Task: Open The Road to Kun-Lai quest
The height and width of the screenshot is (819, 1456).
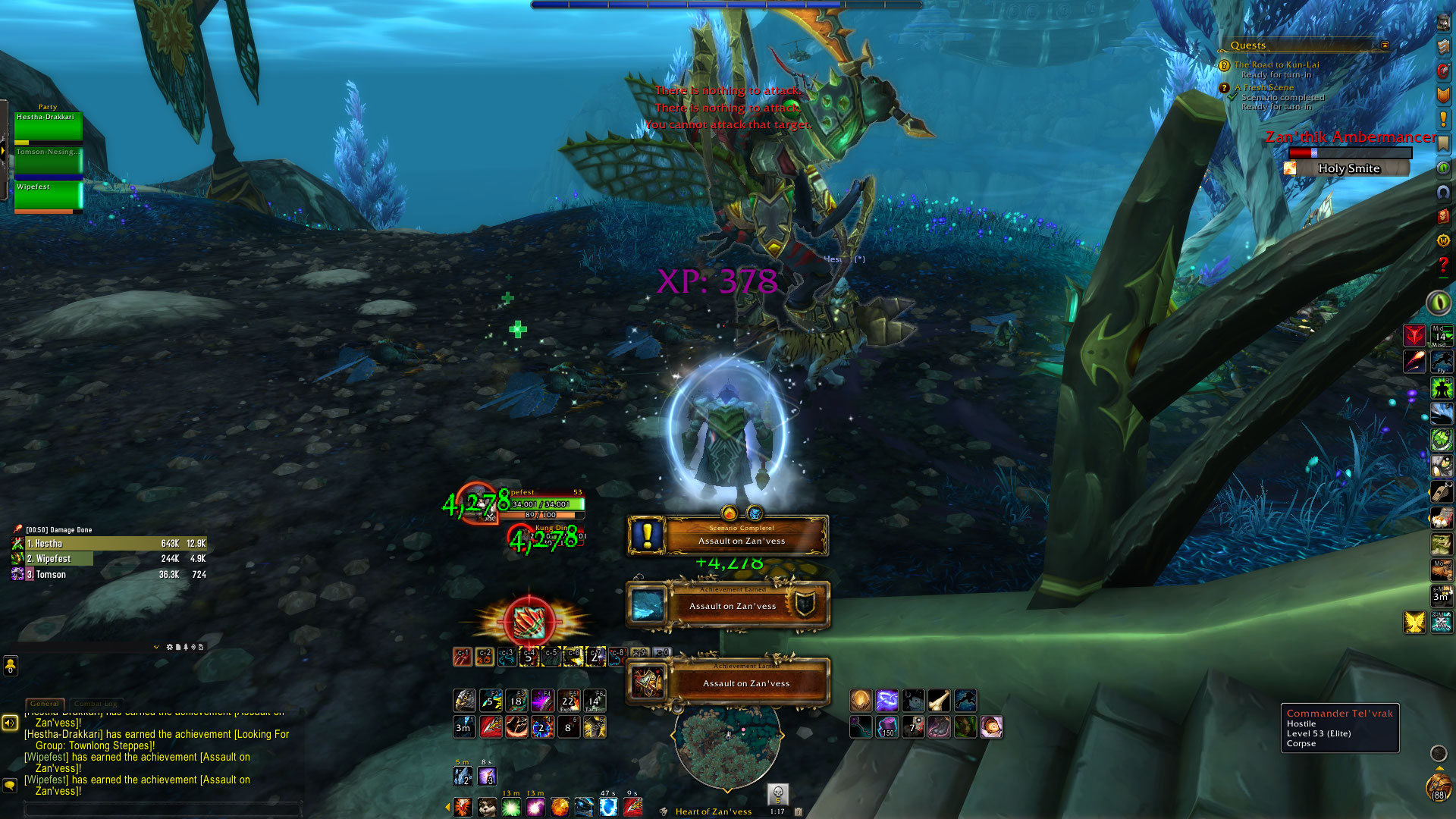Action: [1276, 65]
